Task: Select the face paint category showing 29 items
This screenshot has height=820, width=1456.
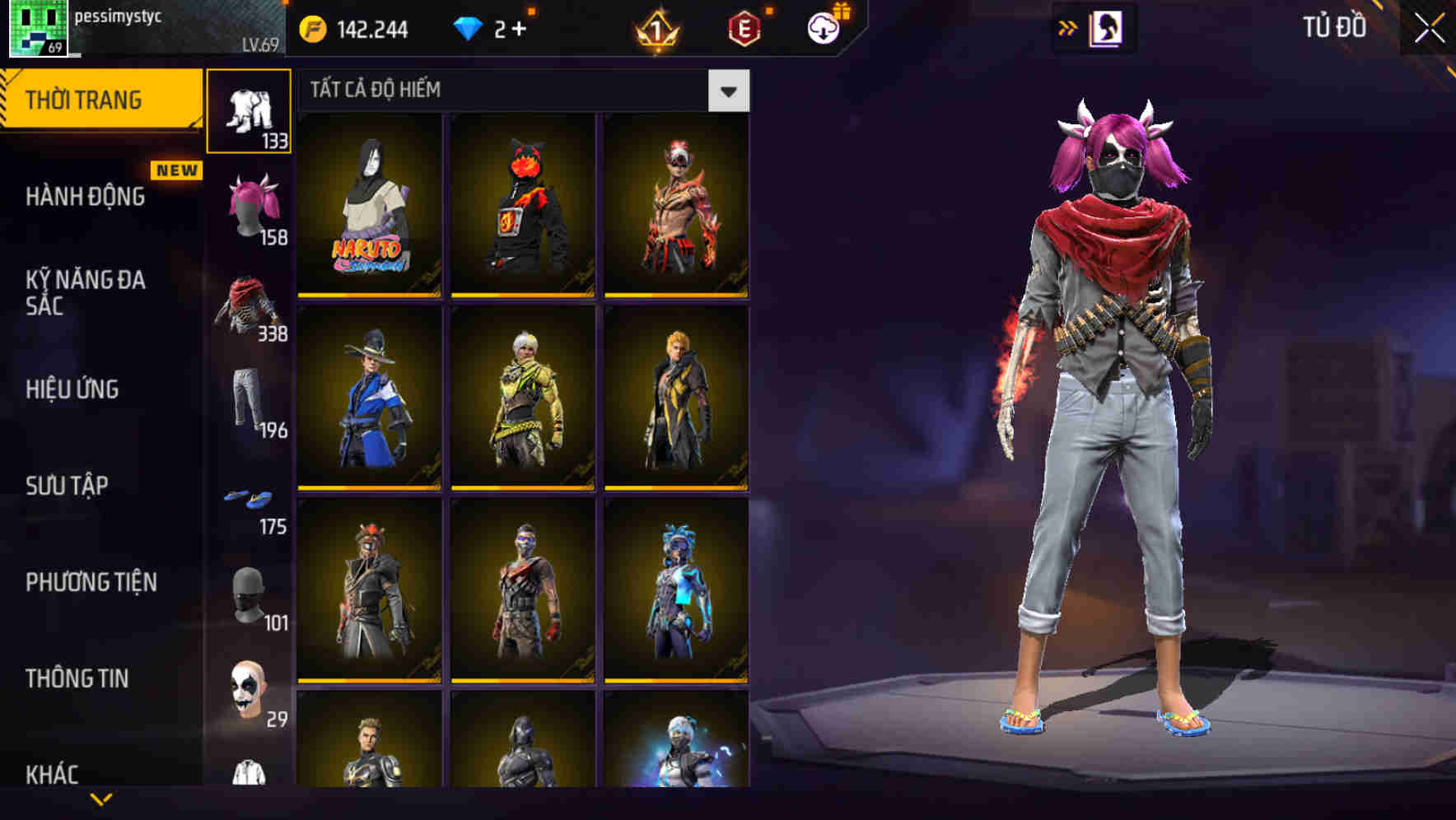Action: point(250,683)
